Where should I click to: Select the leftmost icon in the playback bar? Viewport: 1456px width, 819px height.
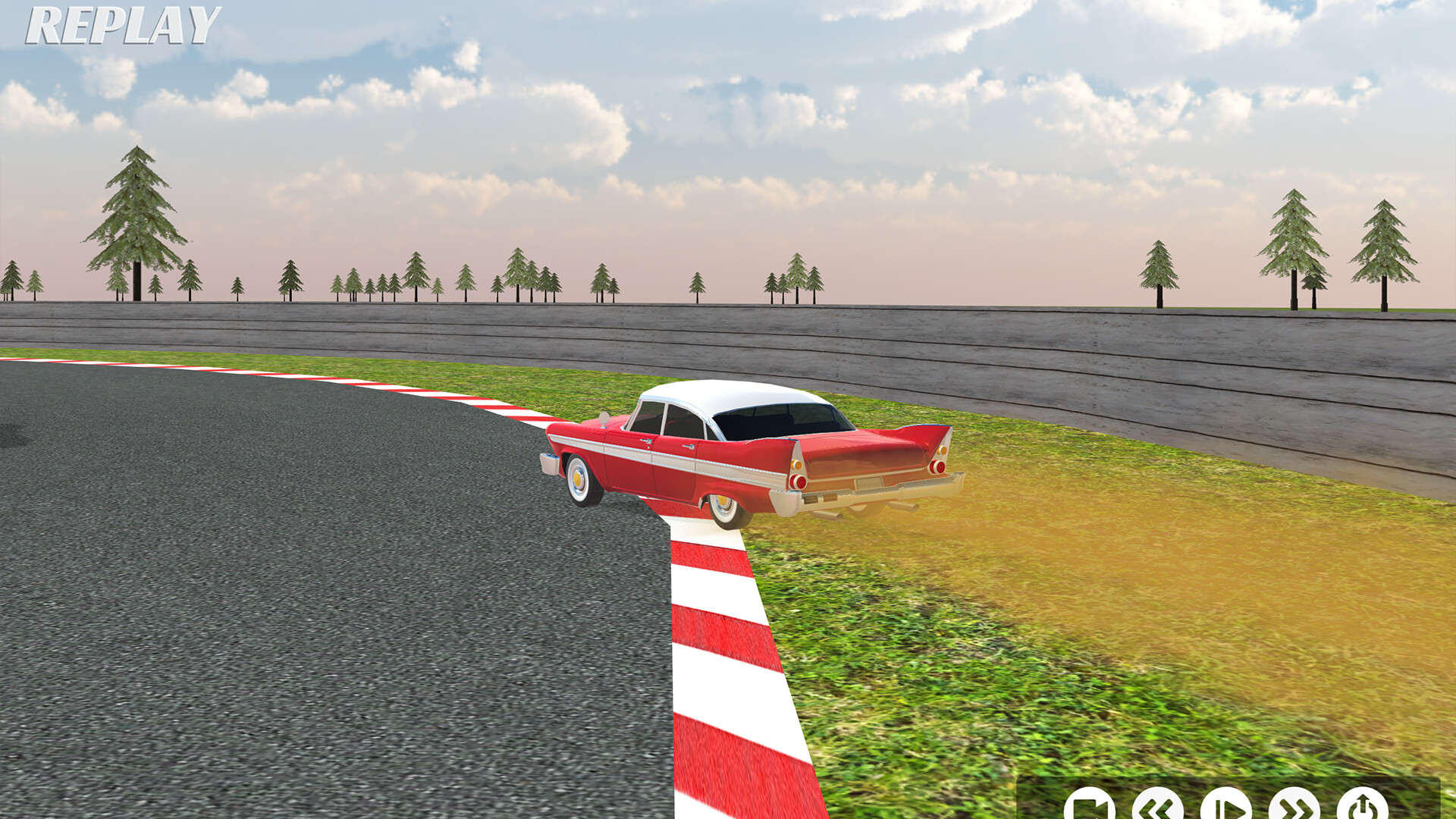(1090, 804)
